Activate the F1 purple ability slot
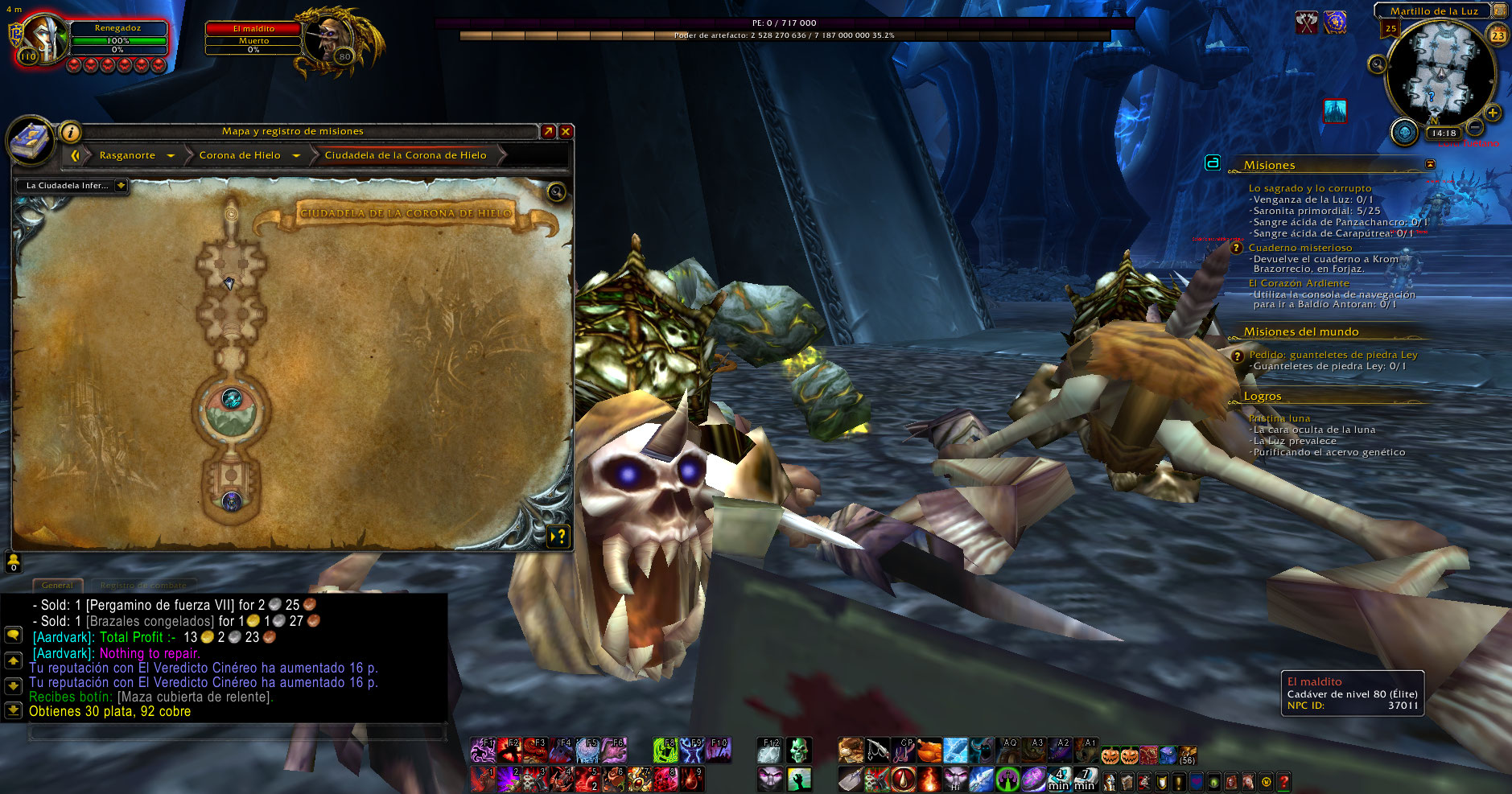 [483, 751]
